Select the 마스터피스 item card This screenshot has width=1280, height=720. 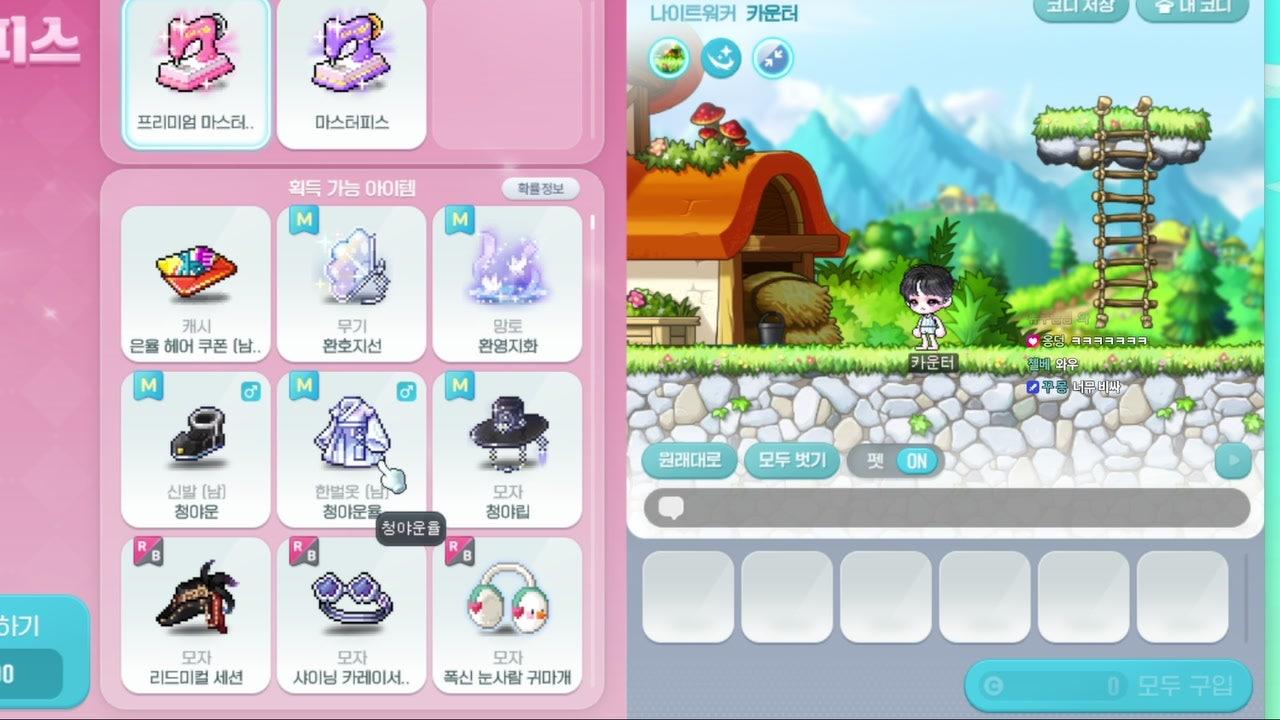[x=351, y=73]
